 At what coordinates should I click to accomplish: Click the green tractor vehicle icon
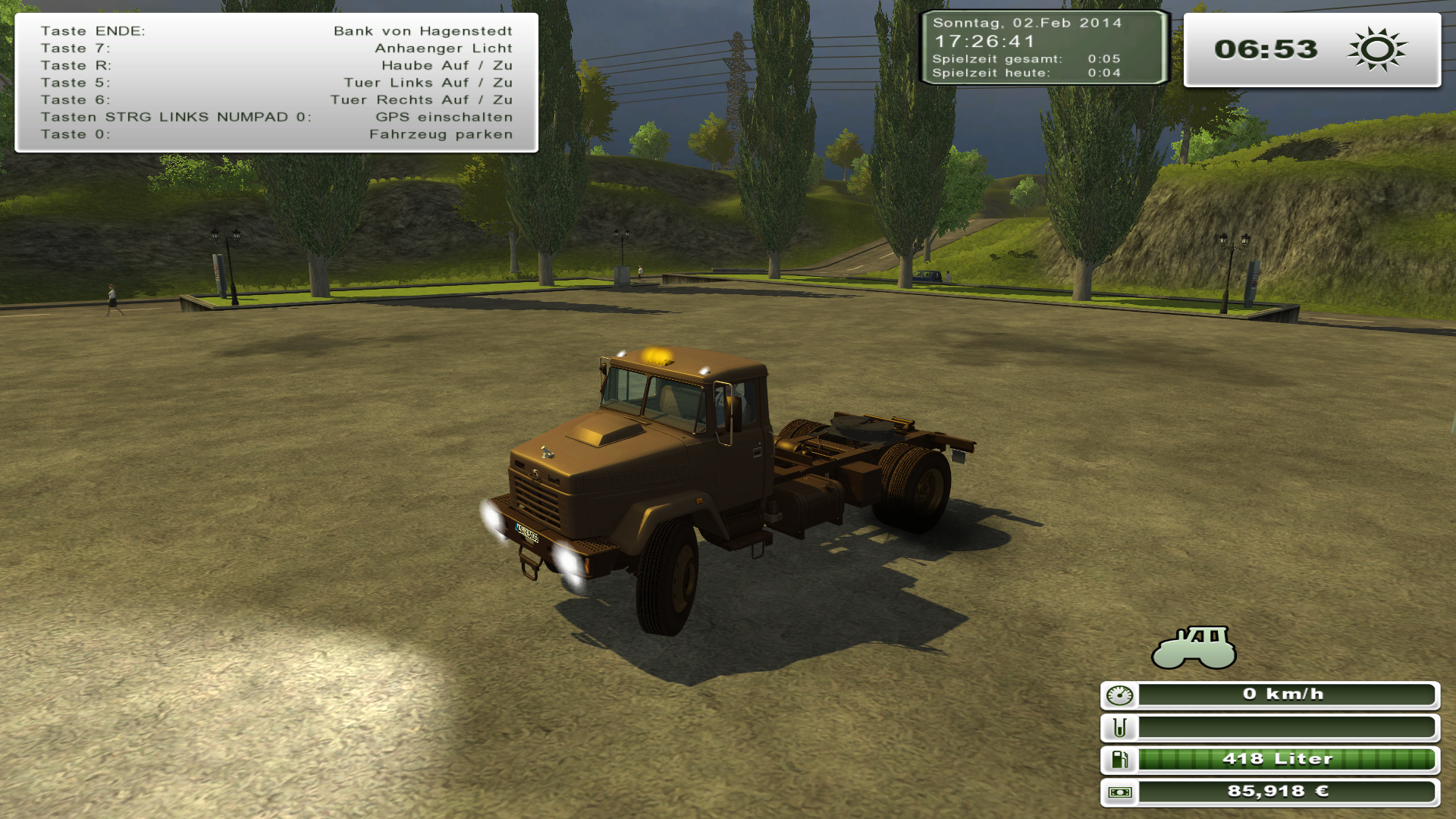[x=1194, y=647]
